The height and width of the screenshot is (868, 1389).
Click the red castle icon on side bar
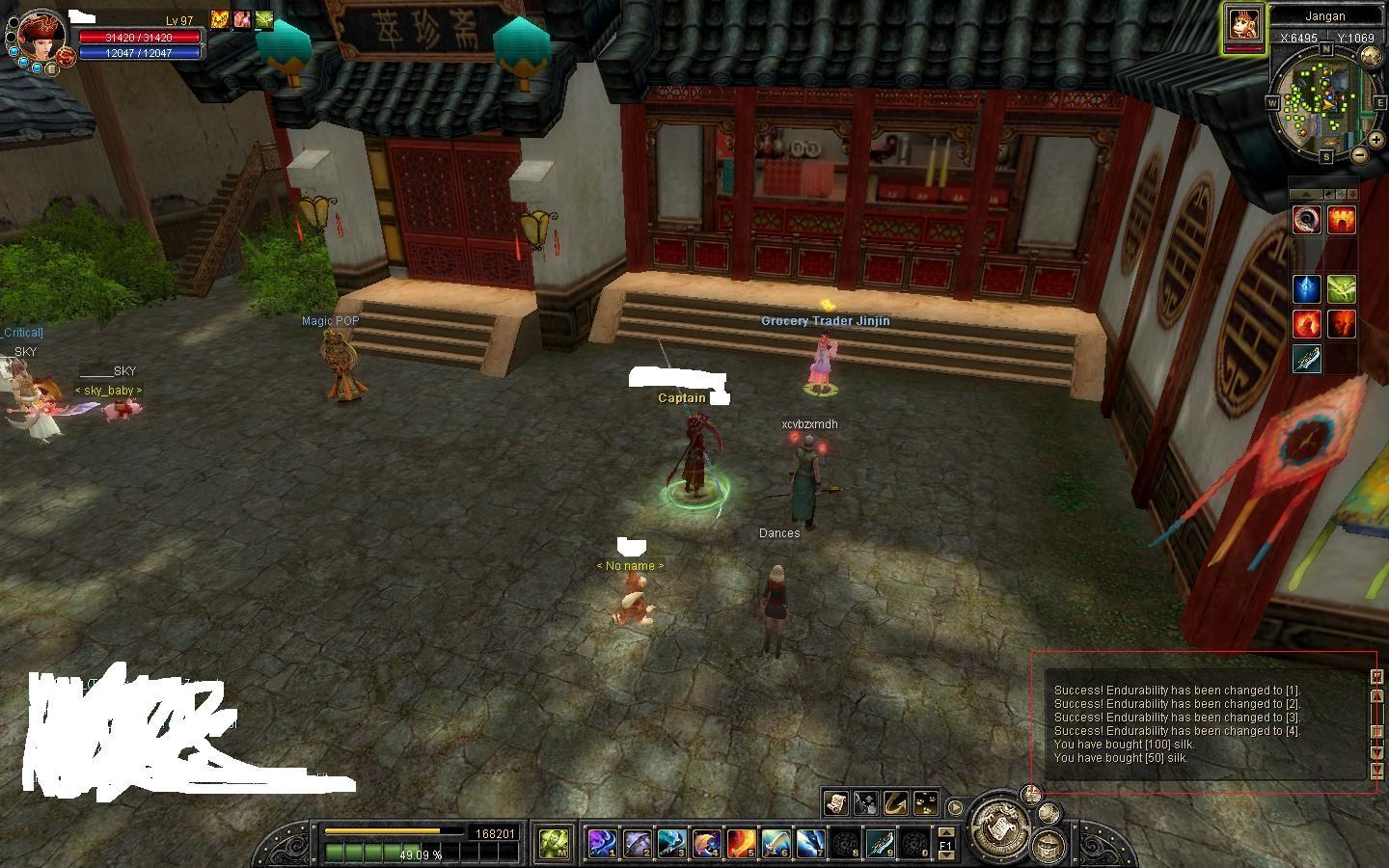tap(1342, 221)
